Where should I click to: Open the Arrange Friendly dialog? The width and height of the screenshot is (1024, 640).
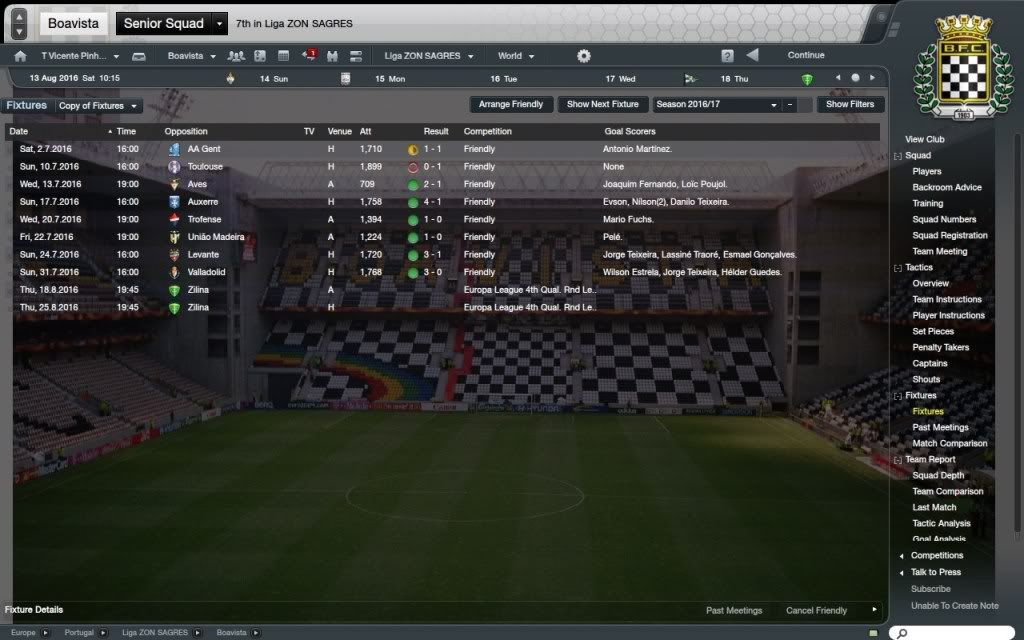pyautogui.click(x=511, y=104)
